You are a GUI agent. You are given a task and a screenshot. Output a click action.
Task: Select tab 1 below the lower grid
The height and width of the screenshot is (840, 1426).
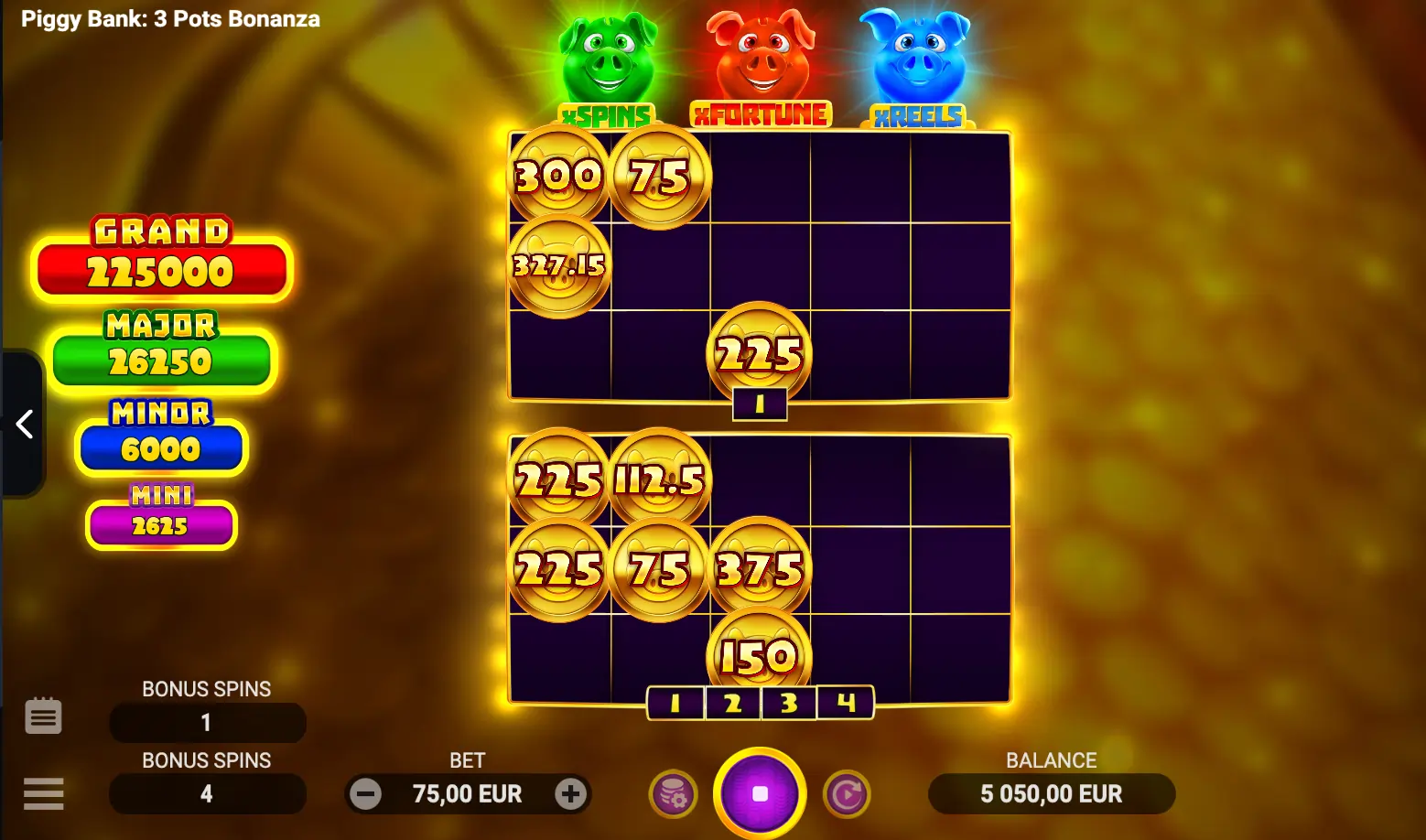pos(676,704)
